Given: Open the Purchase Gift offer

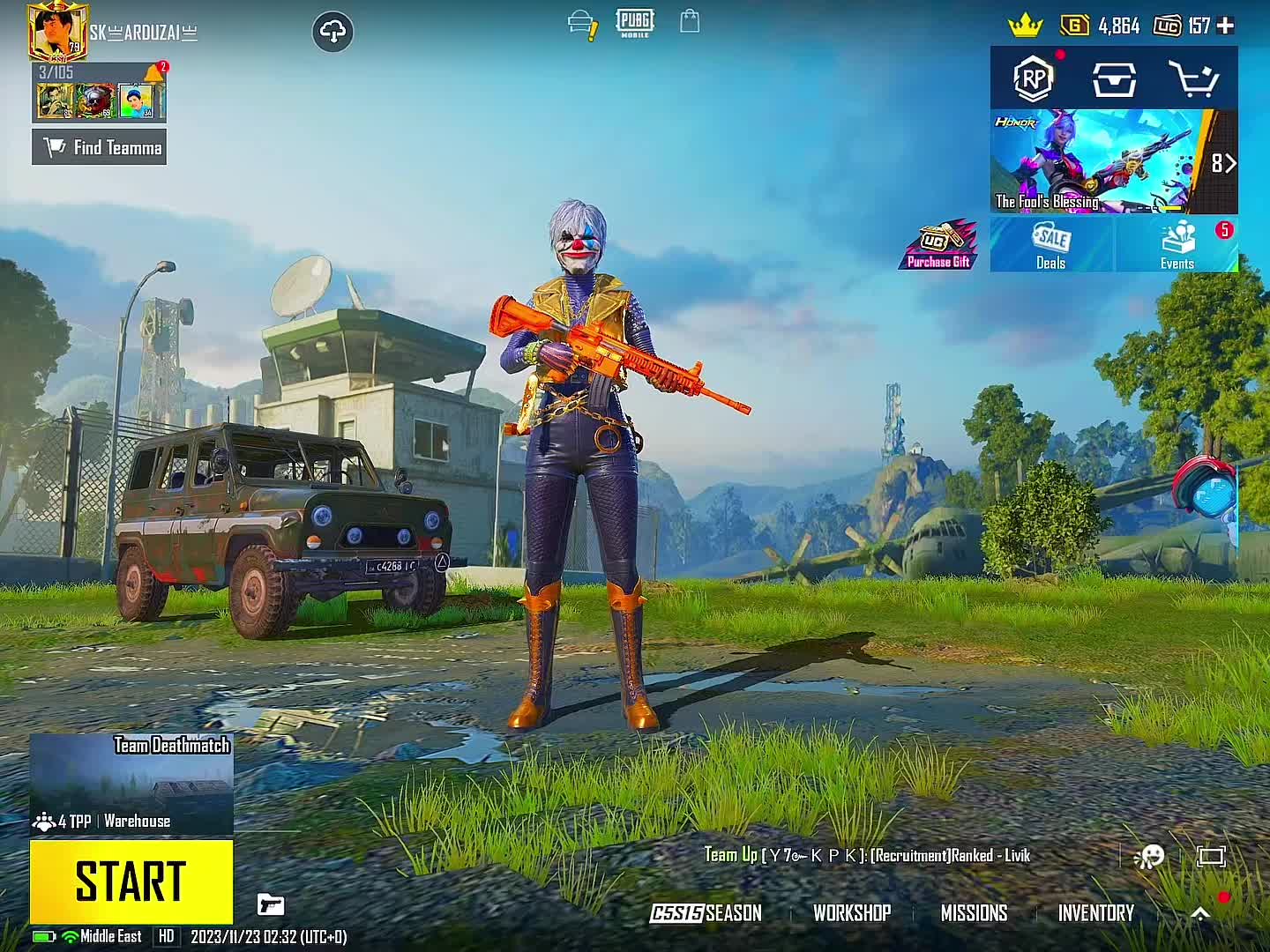Looking at the screenshot, I should (938, 245).
